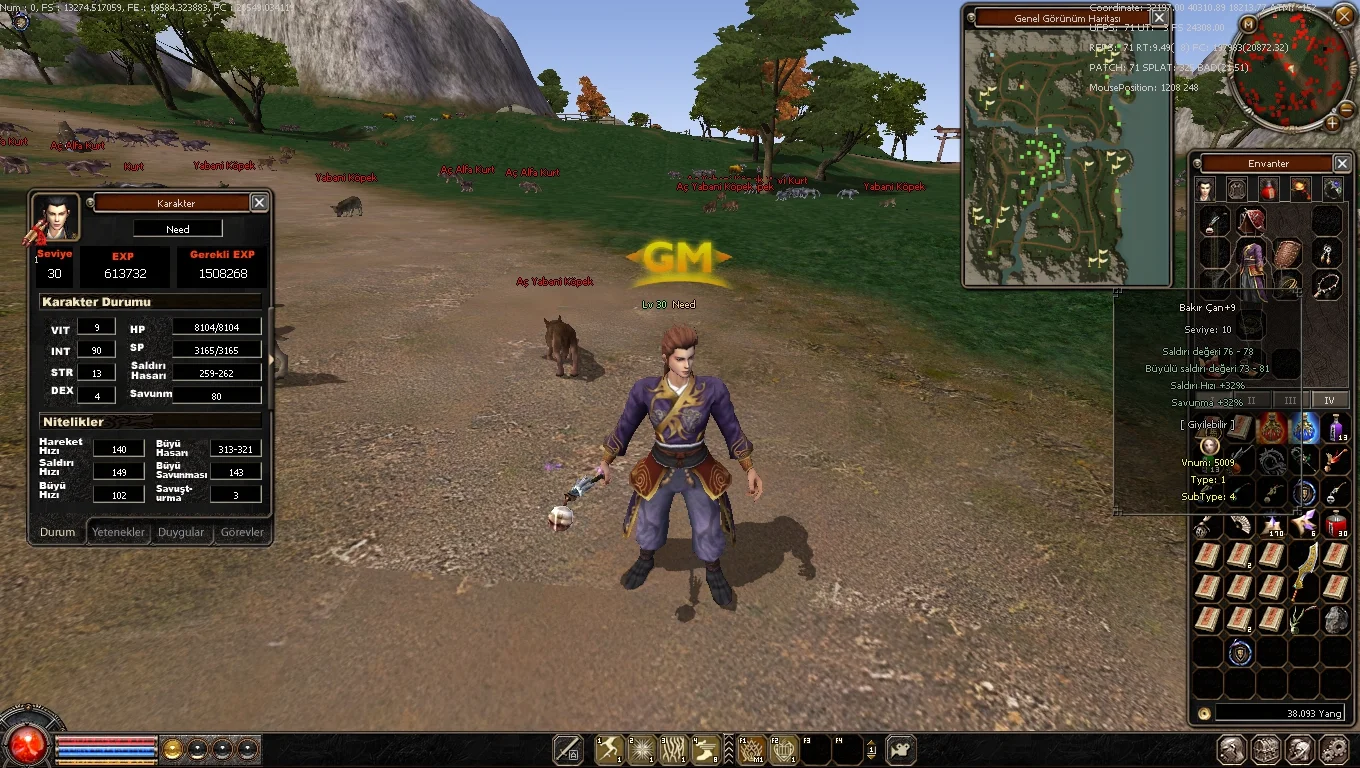Viewport: 1360px width, 768px height.
Task: Trigger the starburst skill in slot 2
Action: [x=641, y=749]
